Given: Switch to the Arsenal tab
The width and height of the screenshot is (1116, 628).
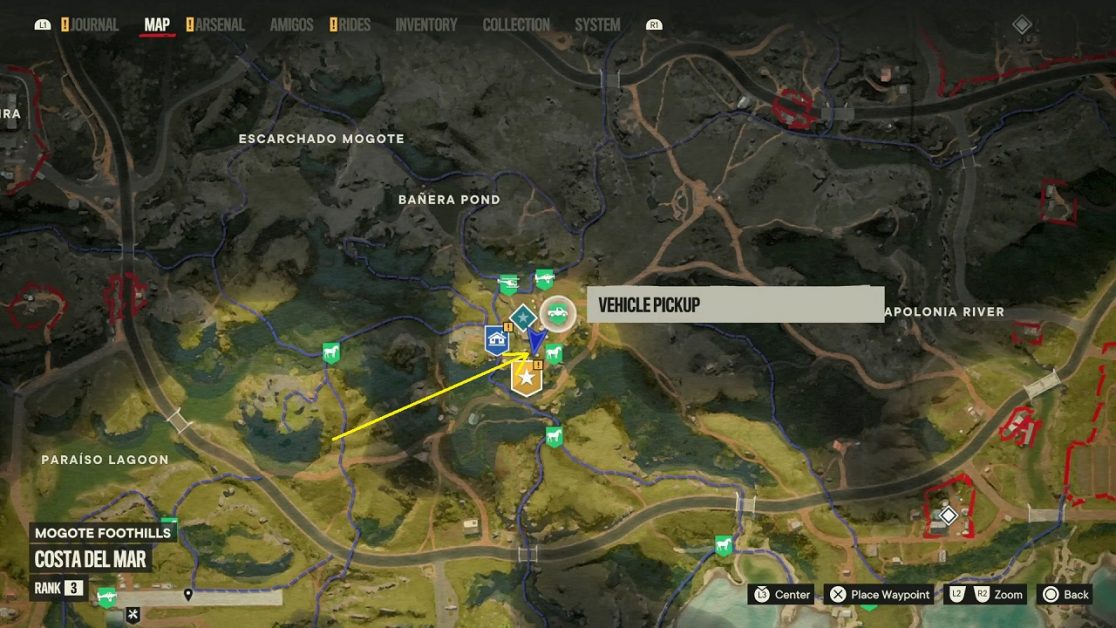Looking at the screenshot, I should click(x=219, y=25).
